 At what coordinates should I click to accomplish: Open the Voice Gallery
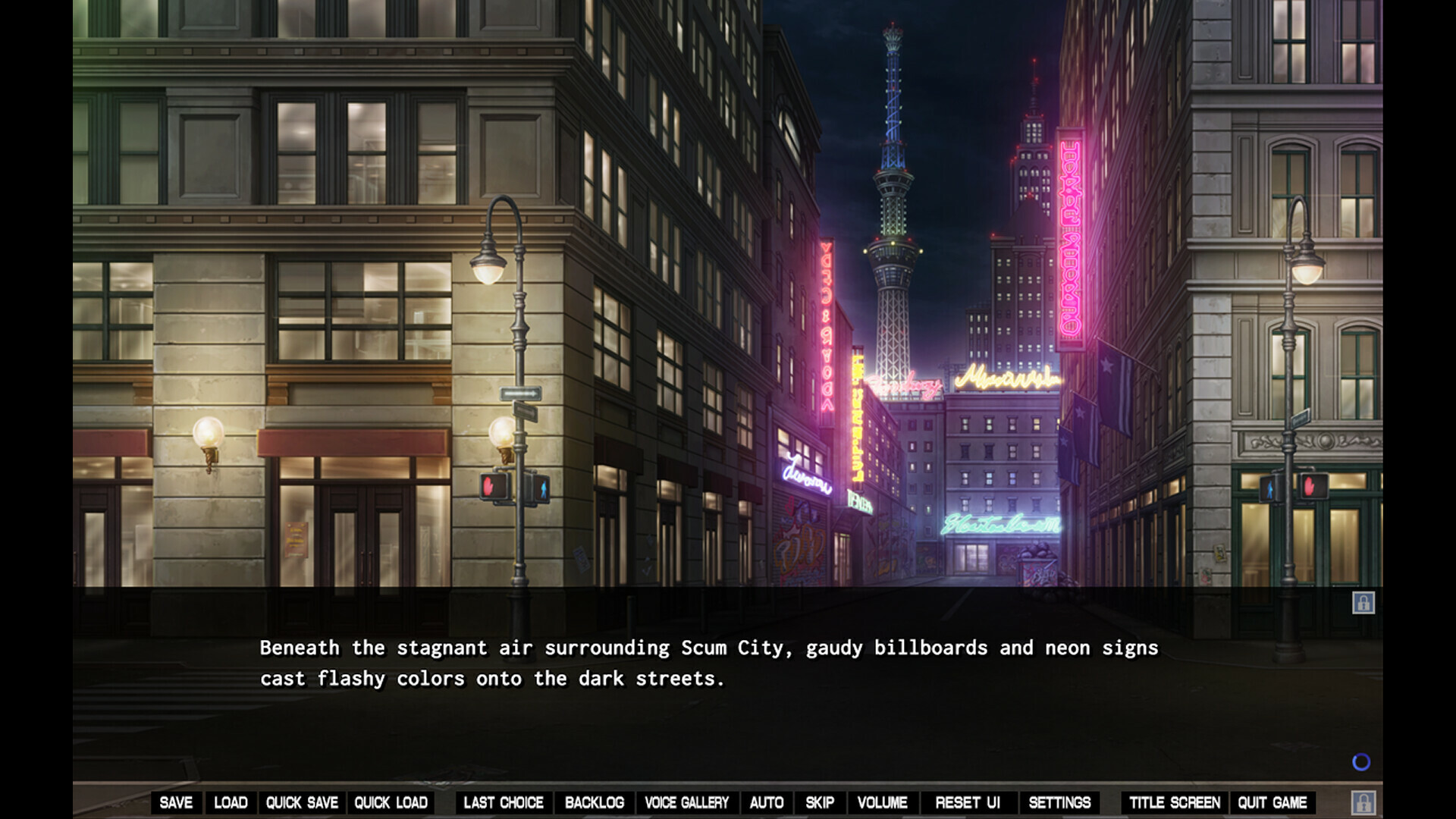tap(686, 802)
